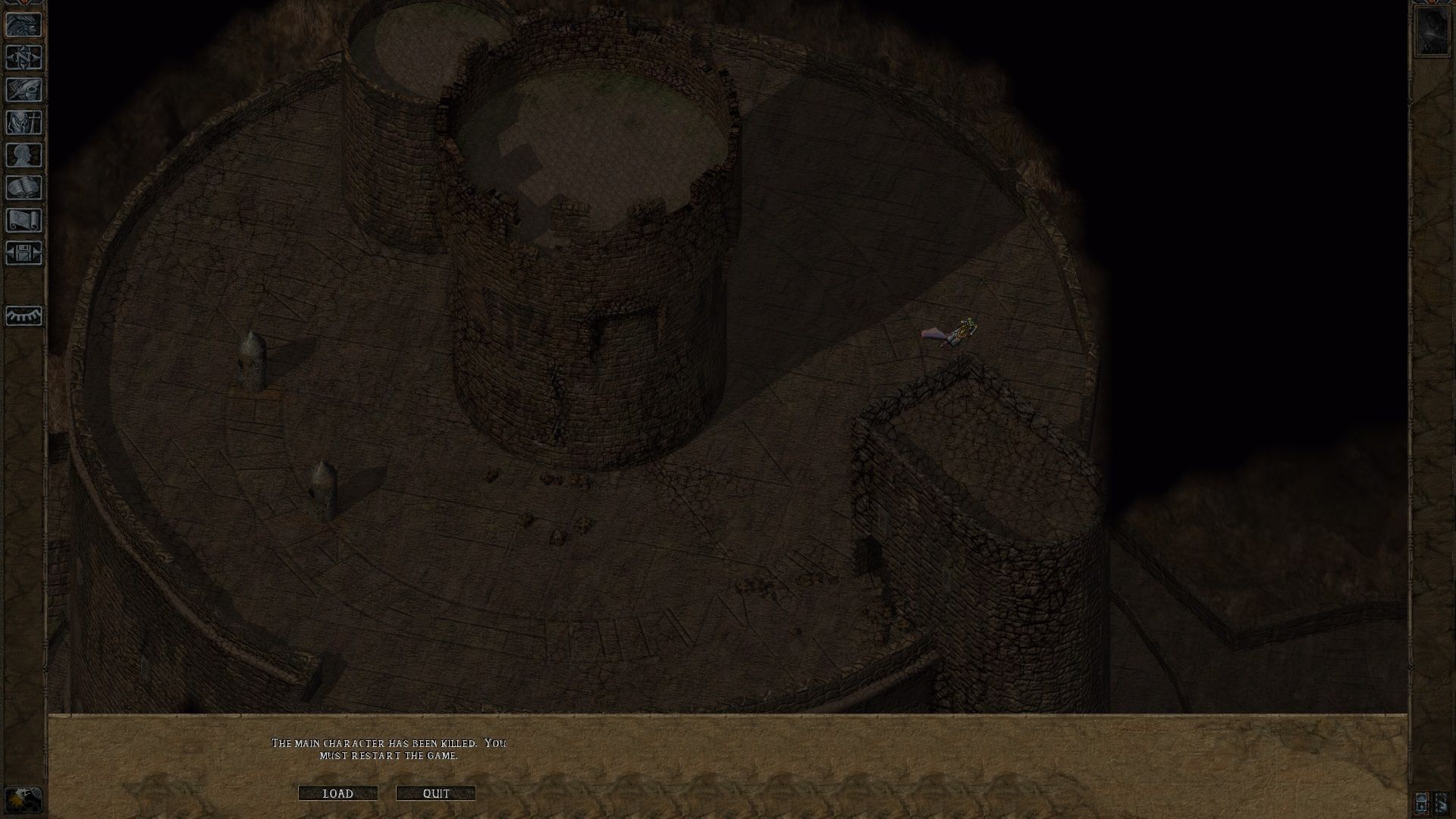The width and height of the screenshot is (1456, 819).
Task: Open the Journal with the quill icon
Action: point(23,89)
